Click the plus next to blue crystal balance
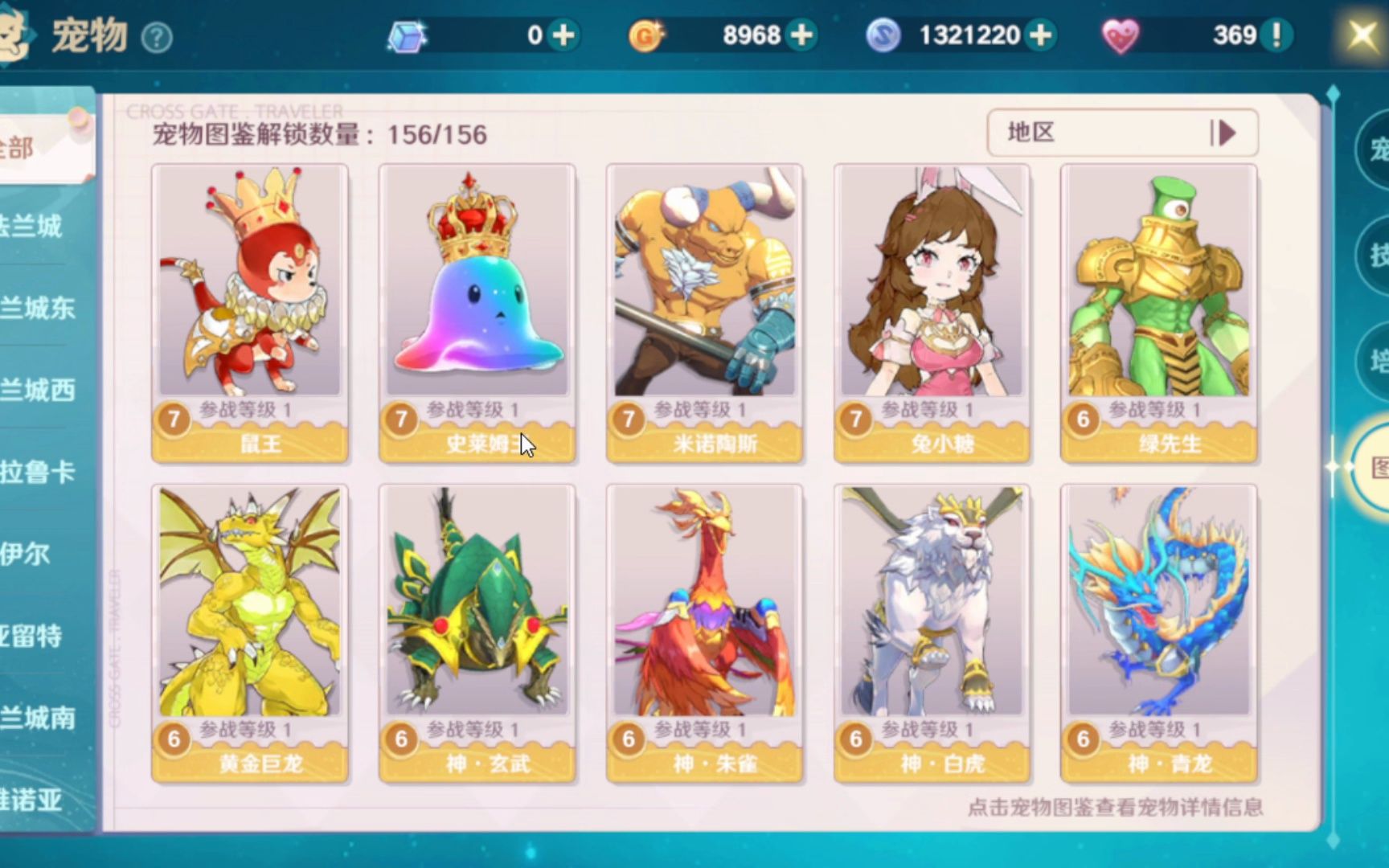The width and height of the screenshot is (1389, 868). click(563, 35)
